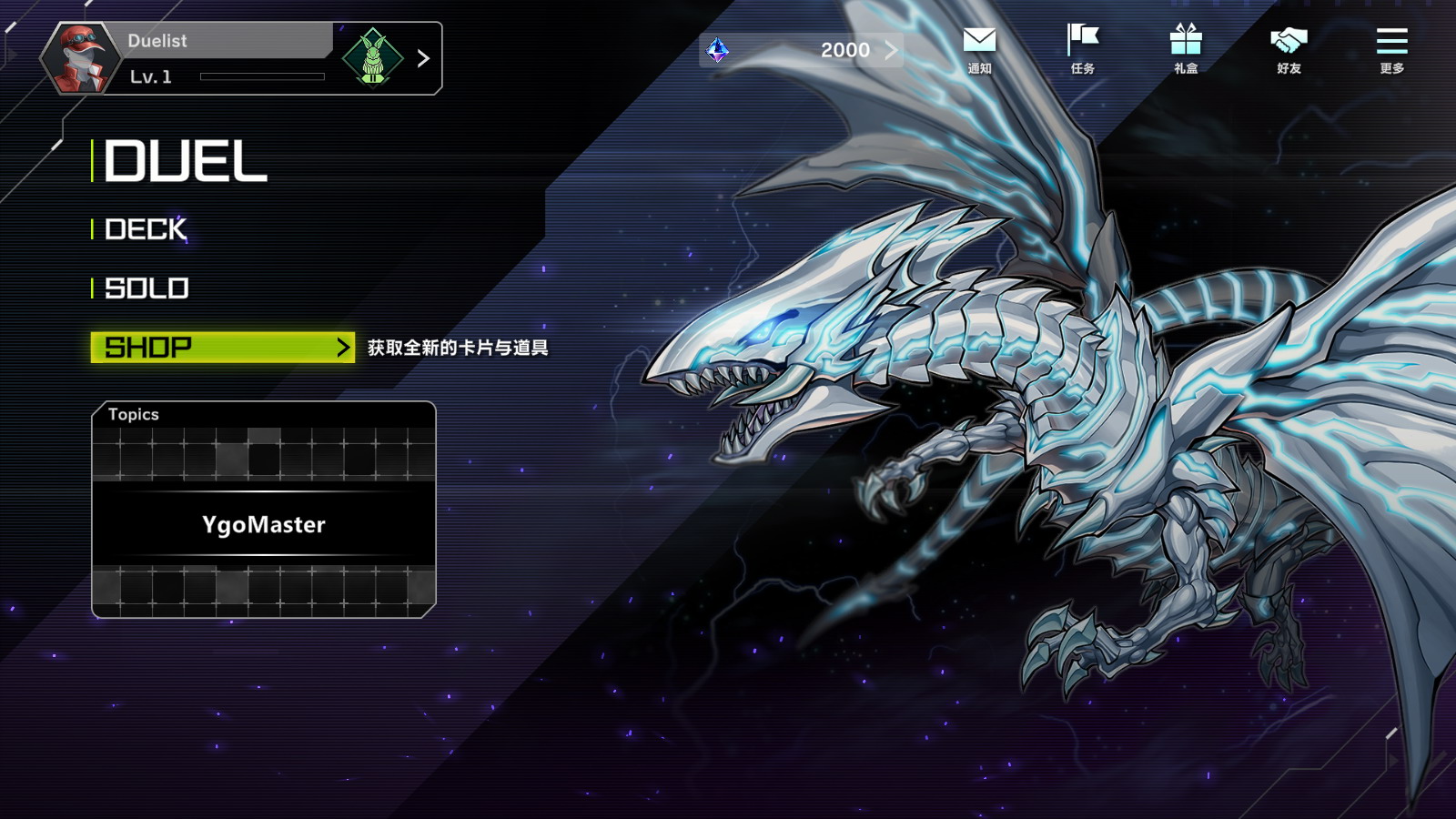The height and width of the screenshot is (819, 1456).
Task: Click the green rabbit emblem icon
Action: point(372,58)
